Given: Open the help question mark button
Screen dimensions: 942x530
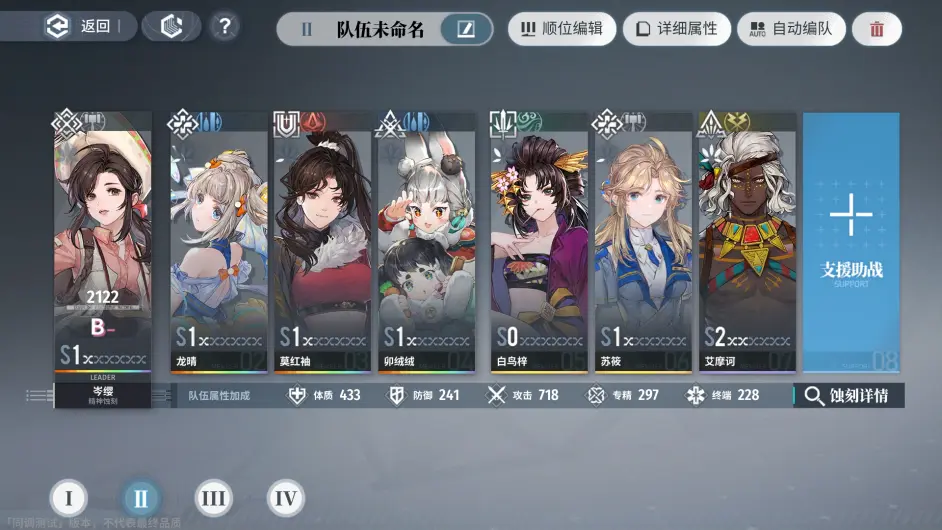Looking at the screenshot, I should pos(226,27).
